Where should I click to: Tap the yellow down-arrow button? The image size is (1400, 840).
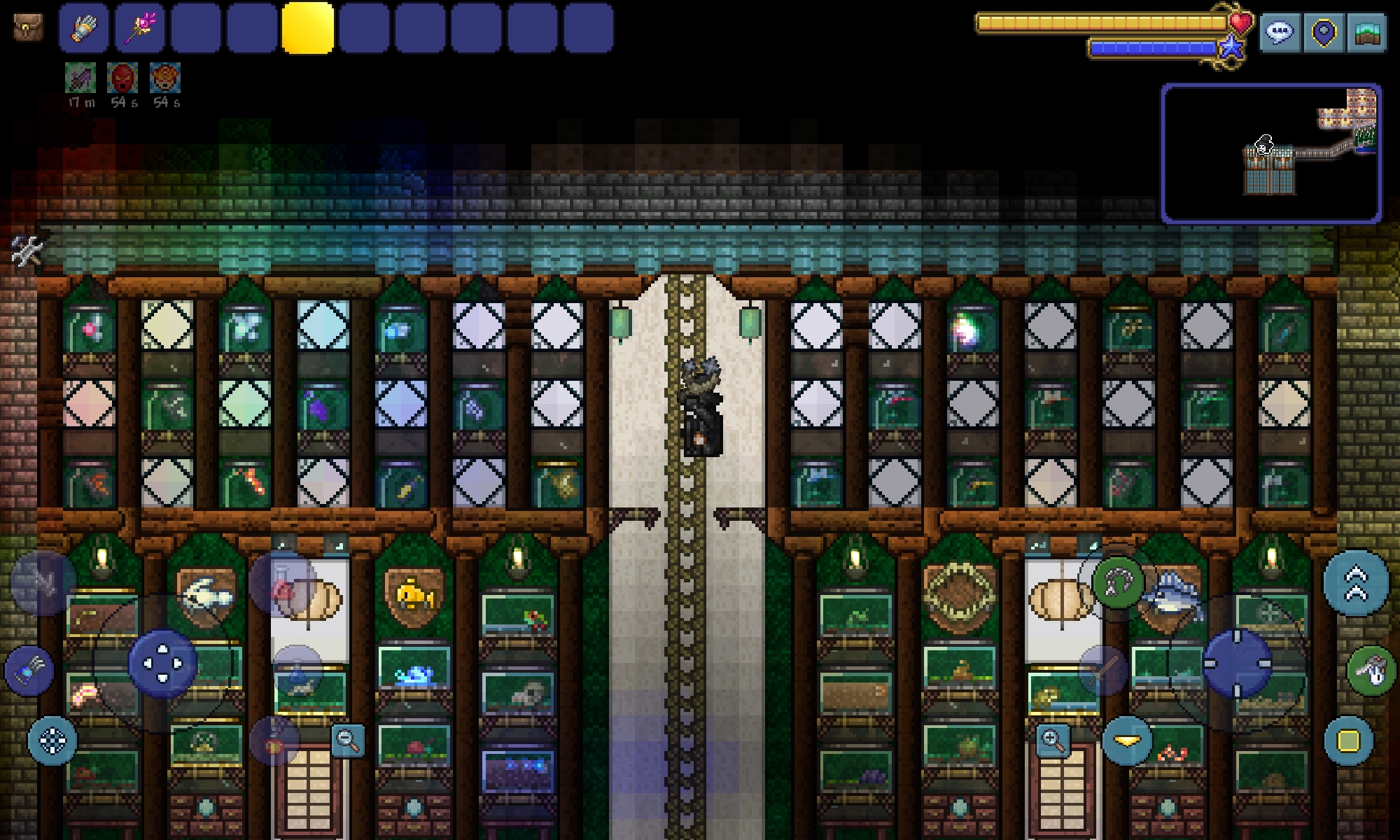(1127, 740)
